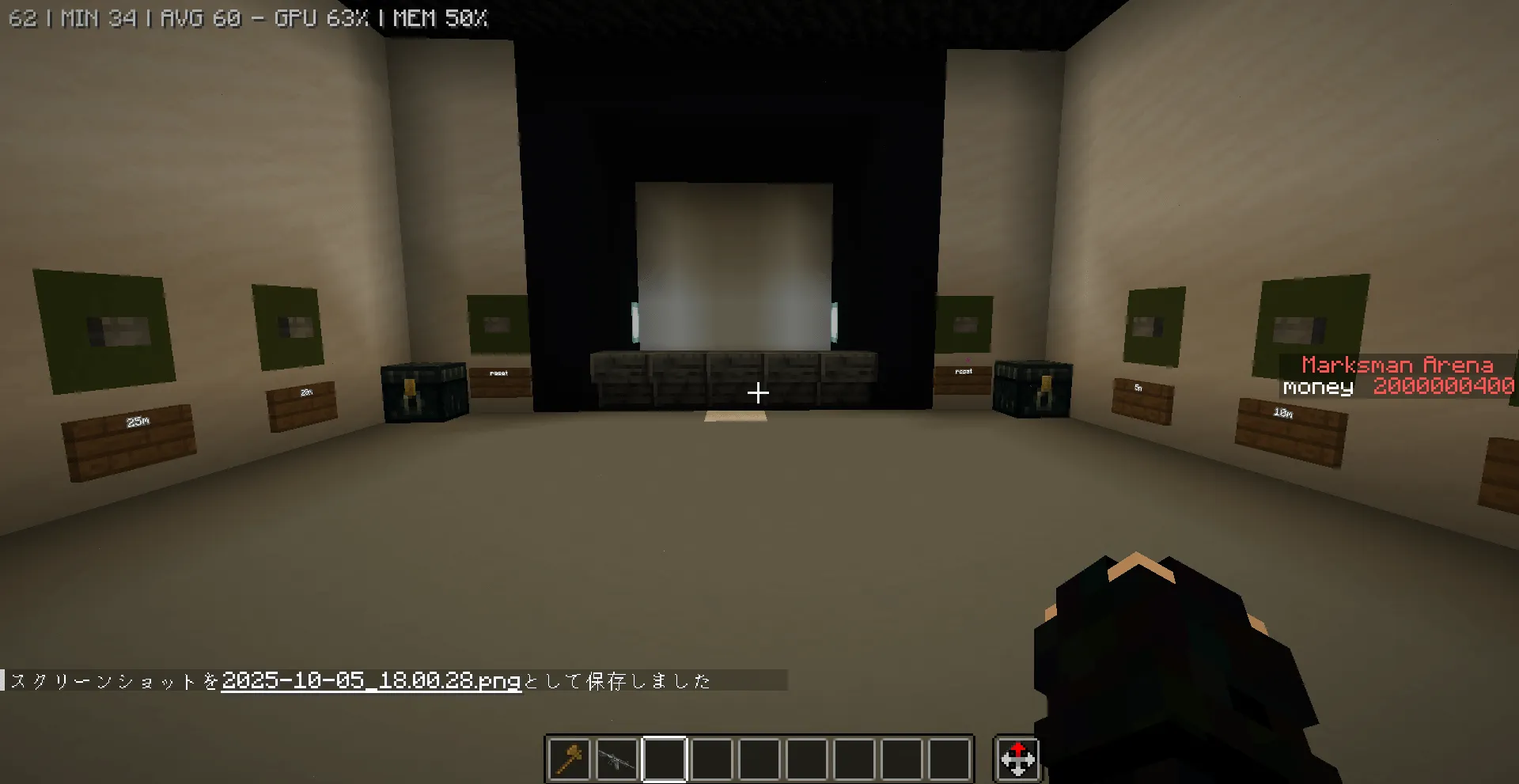Screen dimensions: 1519x784
Task: Click the '5m' distance sign on the right wall
Action: pyautogui.click(x=1138, y=388)
